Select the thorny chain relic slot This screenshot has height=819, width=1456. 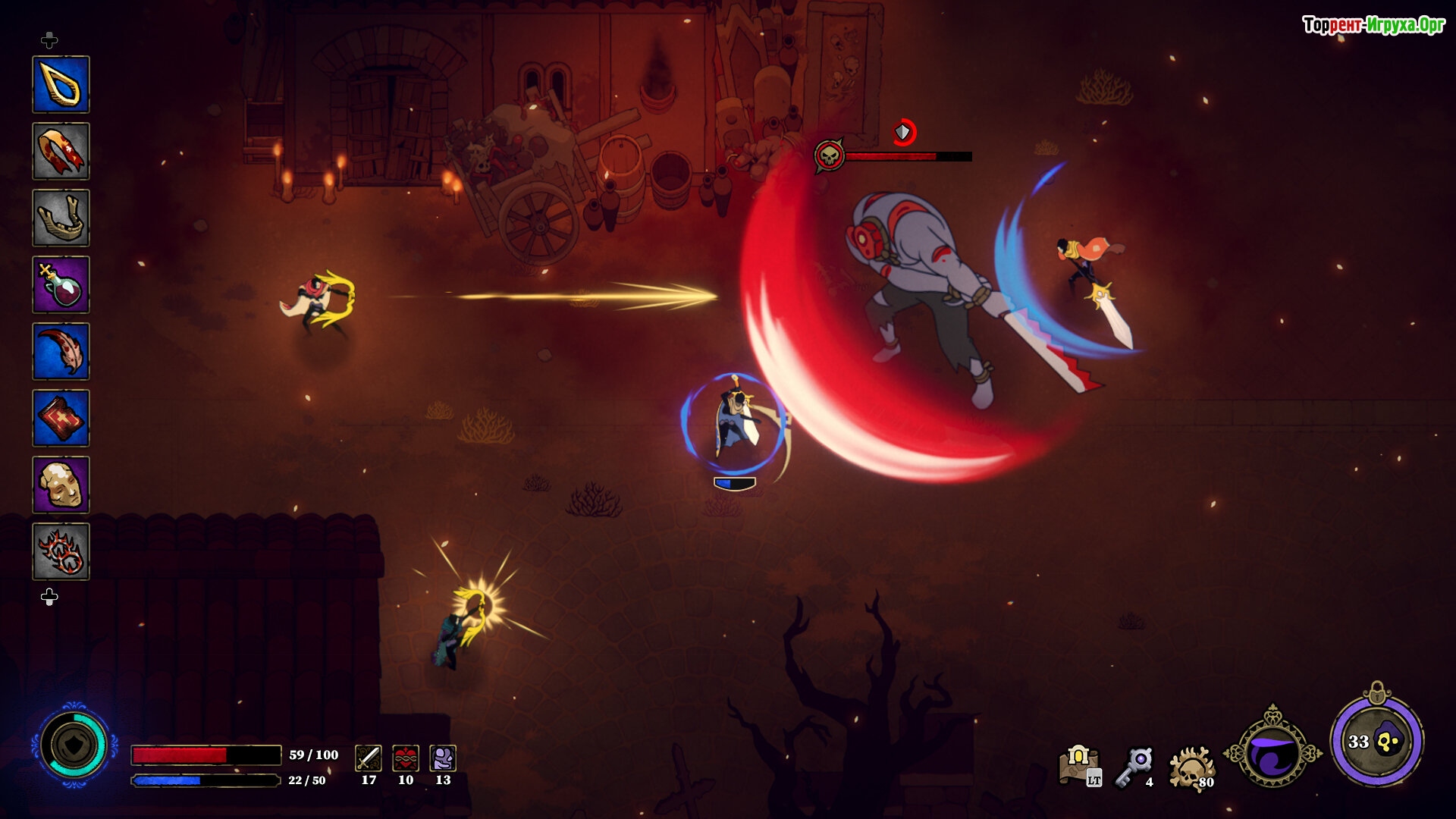(x=61, y=551)
